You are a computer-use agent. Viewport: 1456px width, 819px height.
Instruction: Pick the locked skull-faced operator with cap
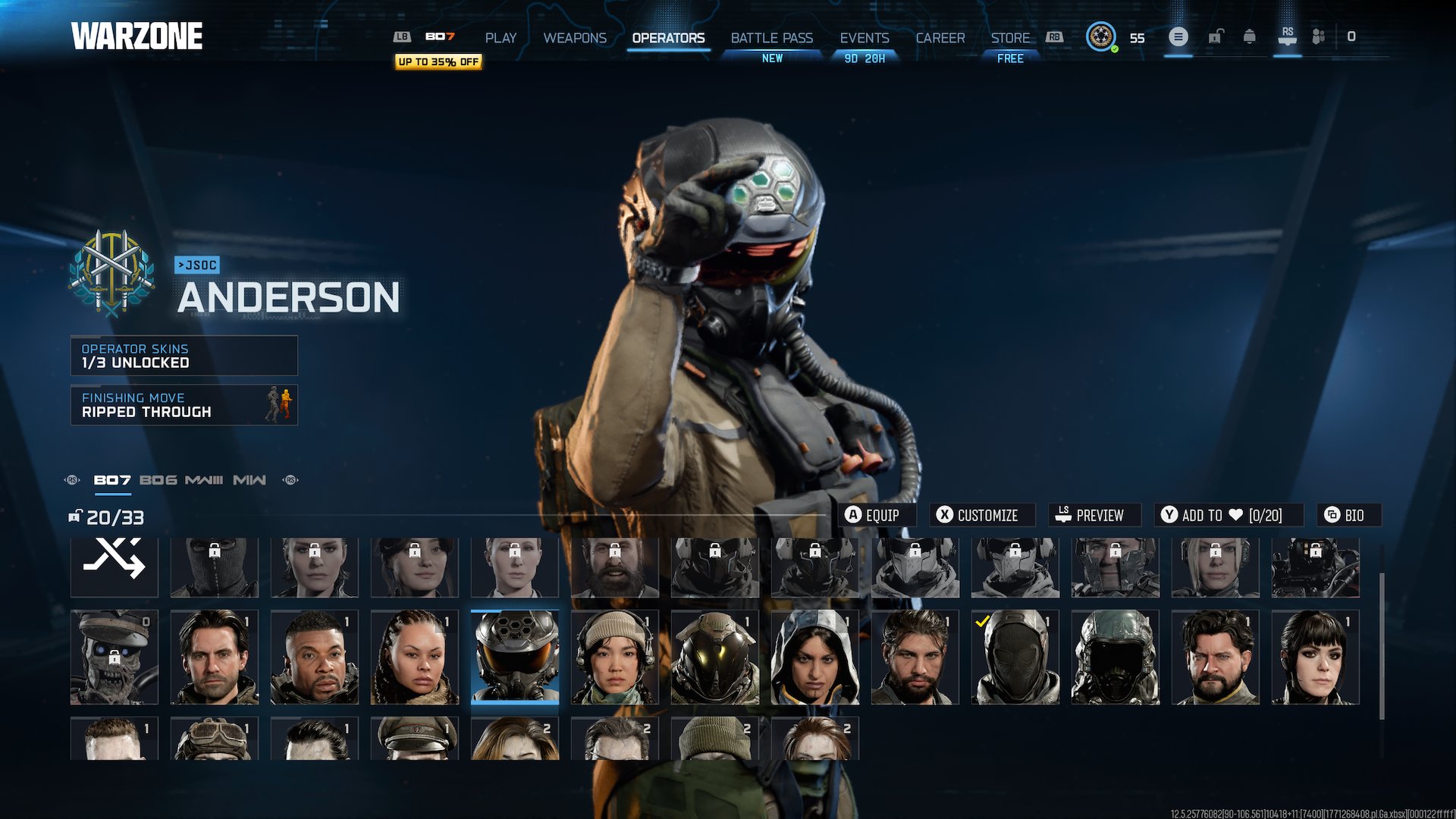(x=114, y=657)
